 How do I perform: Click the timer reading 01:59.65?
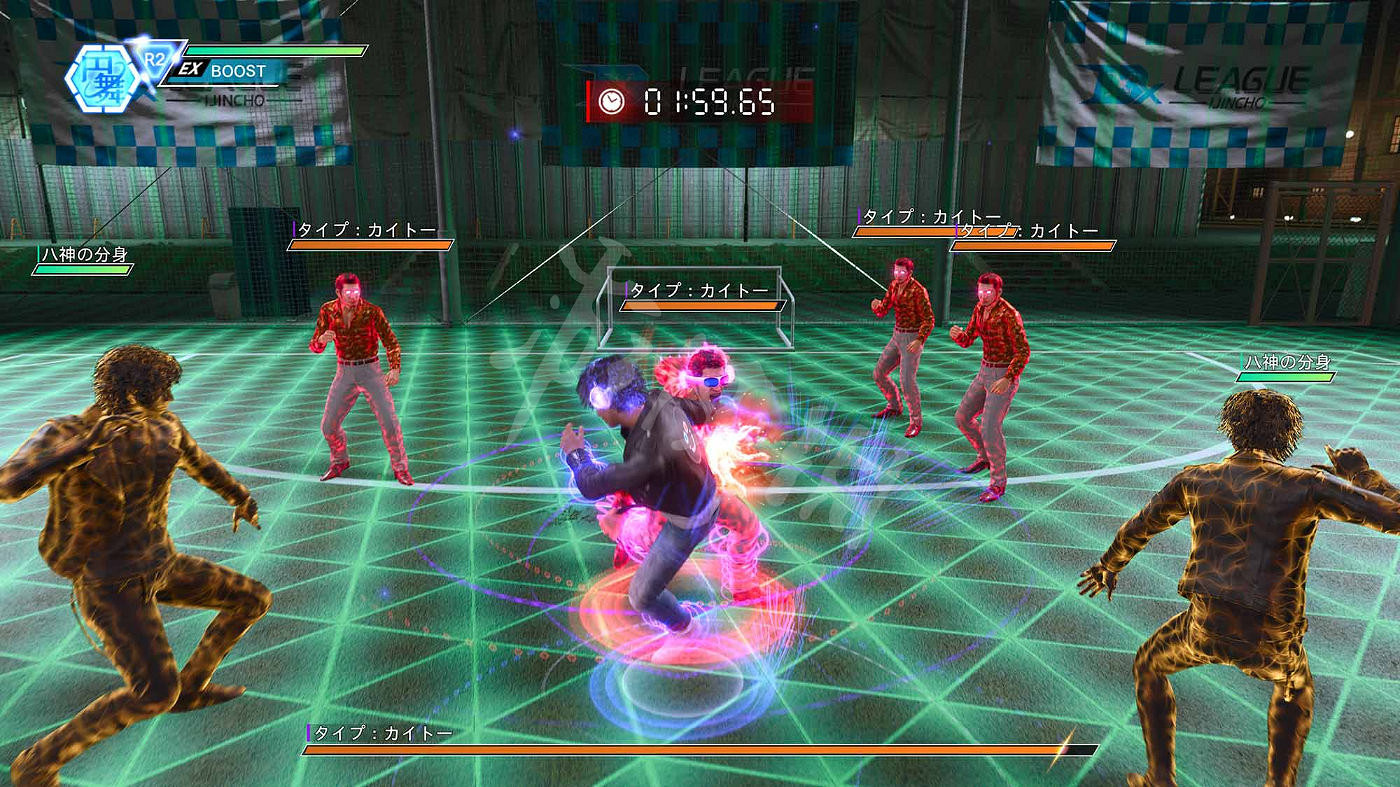pos(712,99)
